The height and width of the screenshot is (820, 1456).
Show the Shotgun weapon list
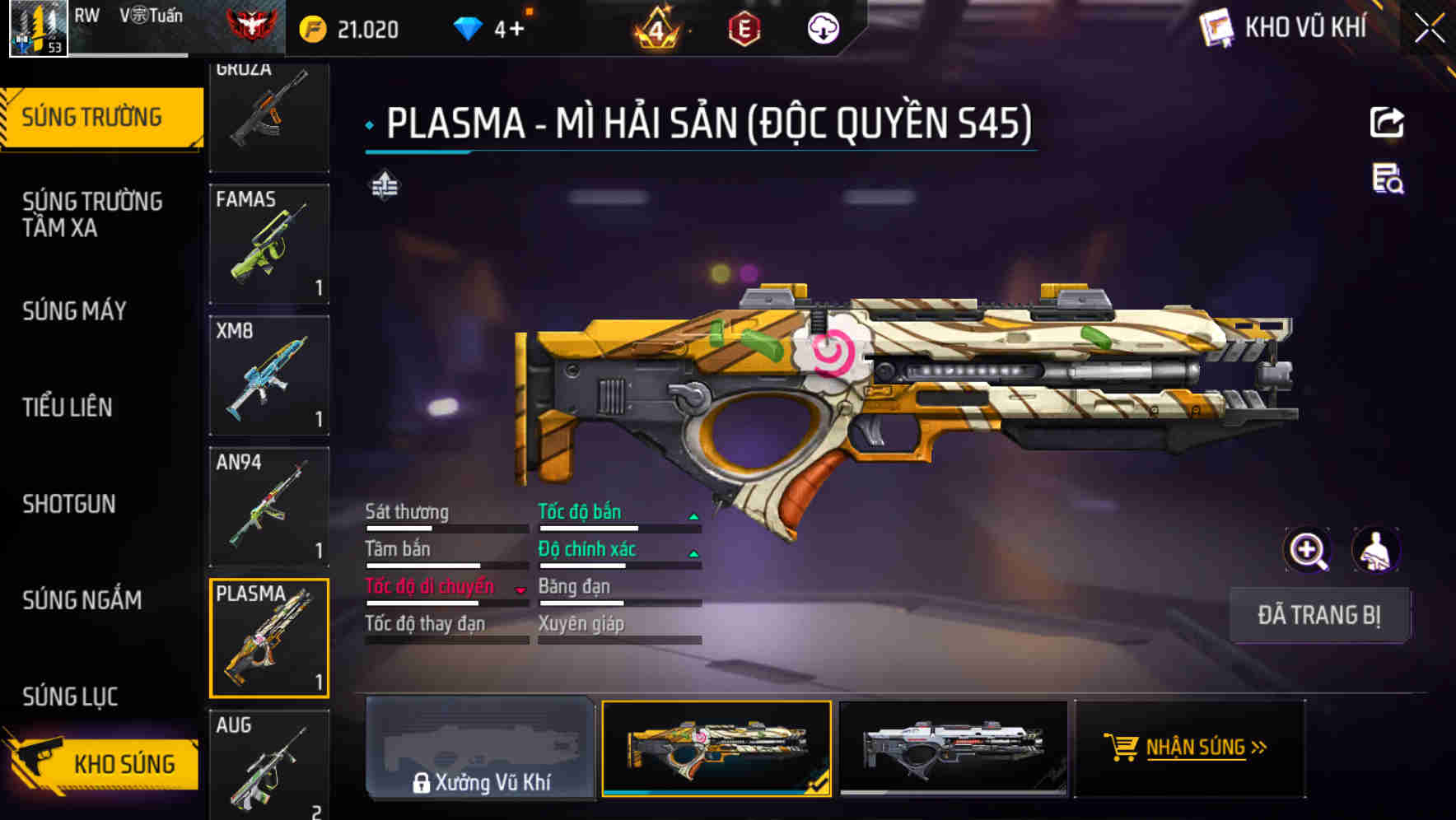(69, 504)
